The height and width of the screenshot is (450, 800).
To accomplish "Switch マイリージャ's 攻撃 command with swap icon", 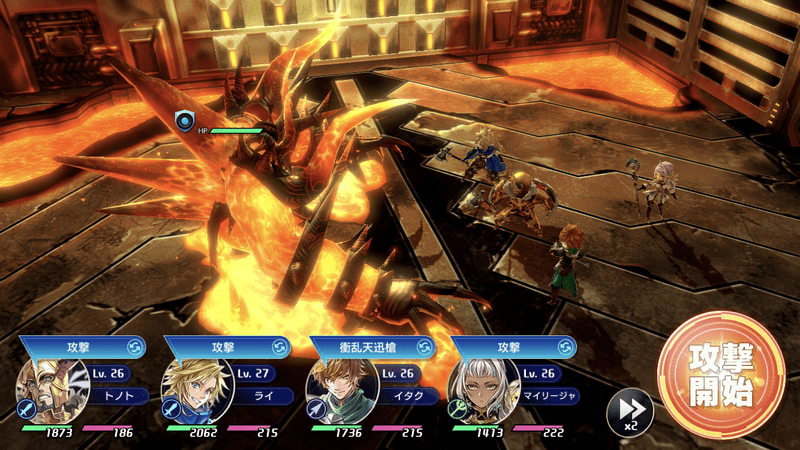I will pyautogui.click(x=568, y=347).
